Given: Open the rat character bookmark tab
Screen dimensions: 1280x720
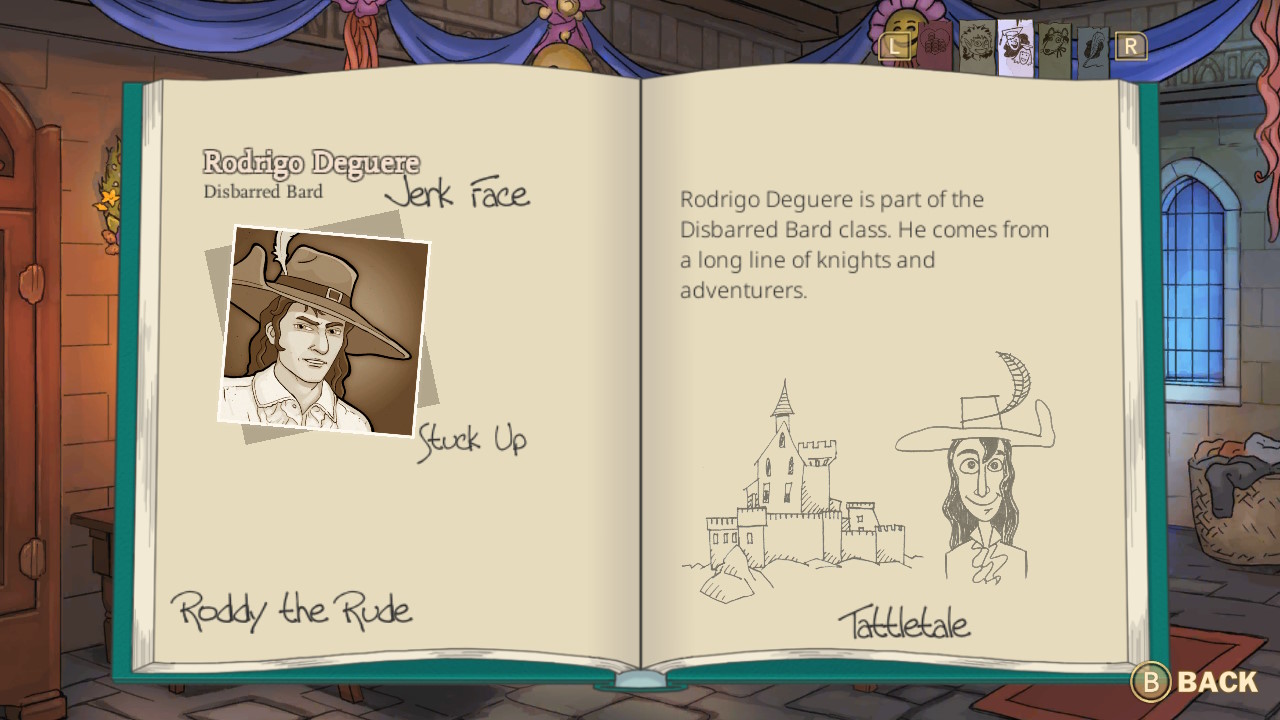Looking at the screenshot, I should click(1053, 45).
